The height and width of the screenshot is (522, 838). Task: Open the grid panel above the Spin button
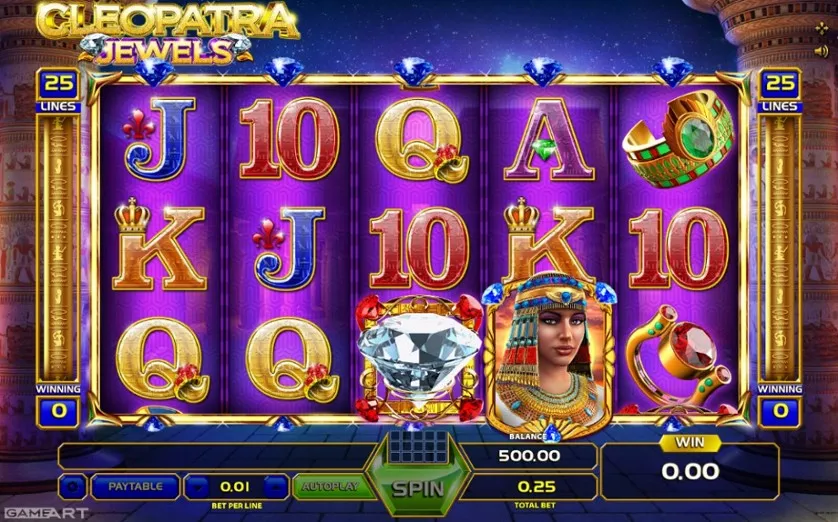(416, 445)
